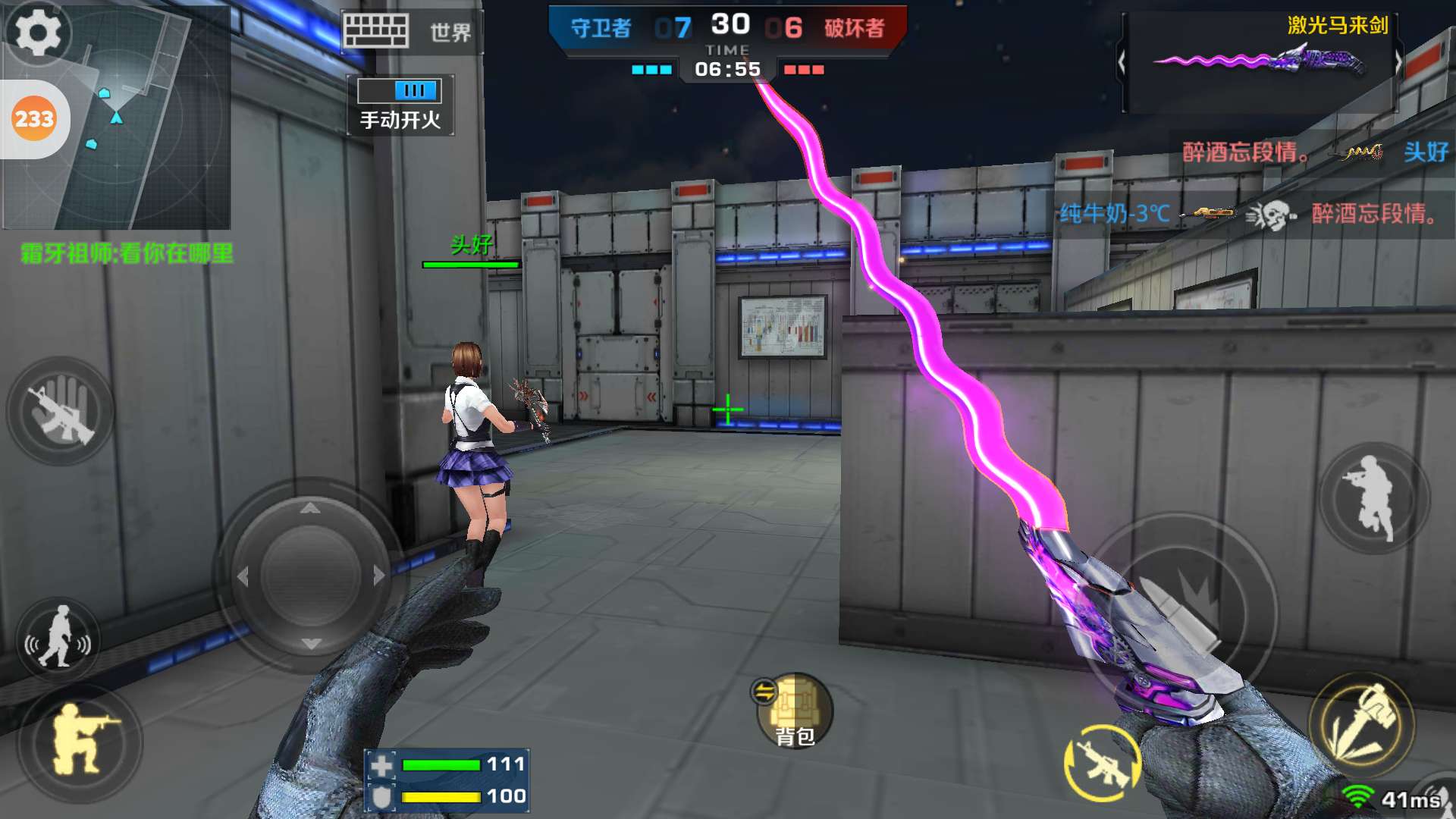Activate the crouch stance button
This screenshot has width=1456, height=819.
pos(80,739)
